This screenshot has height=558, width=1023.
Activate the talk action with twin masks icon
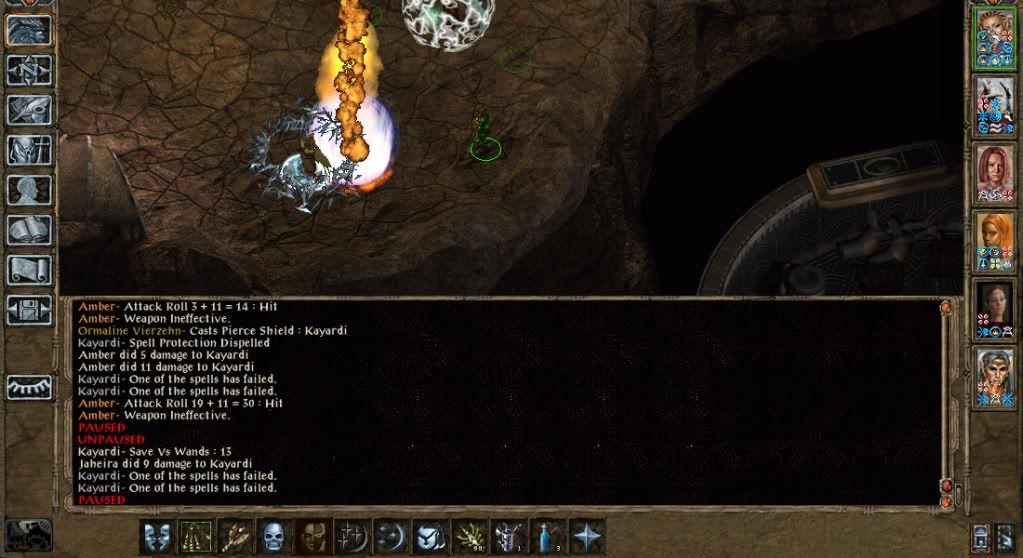[156, 536]
